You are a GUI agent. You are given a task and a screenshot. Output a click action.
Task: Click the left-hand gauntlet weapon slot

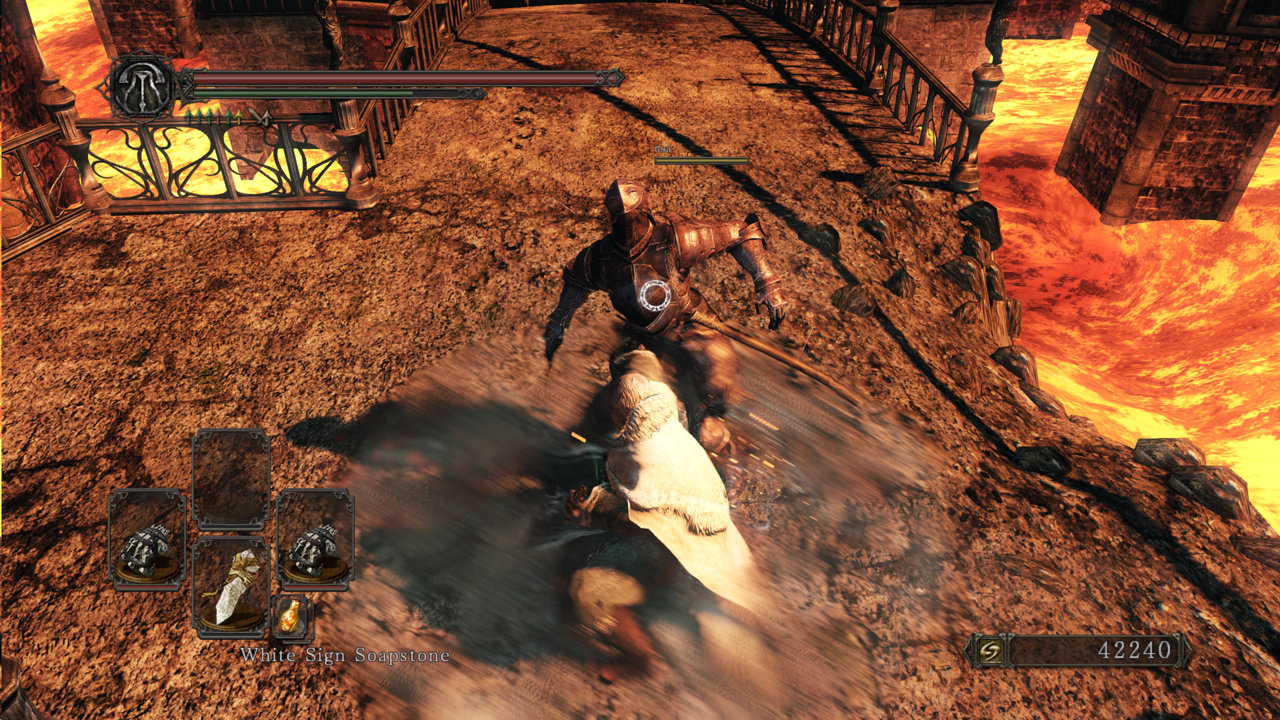146,539
